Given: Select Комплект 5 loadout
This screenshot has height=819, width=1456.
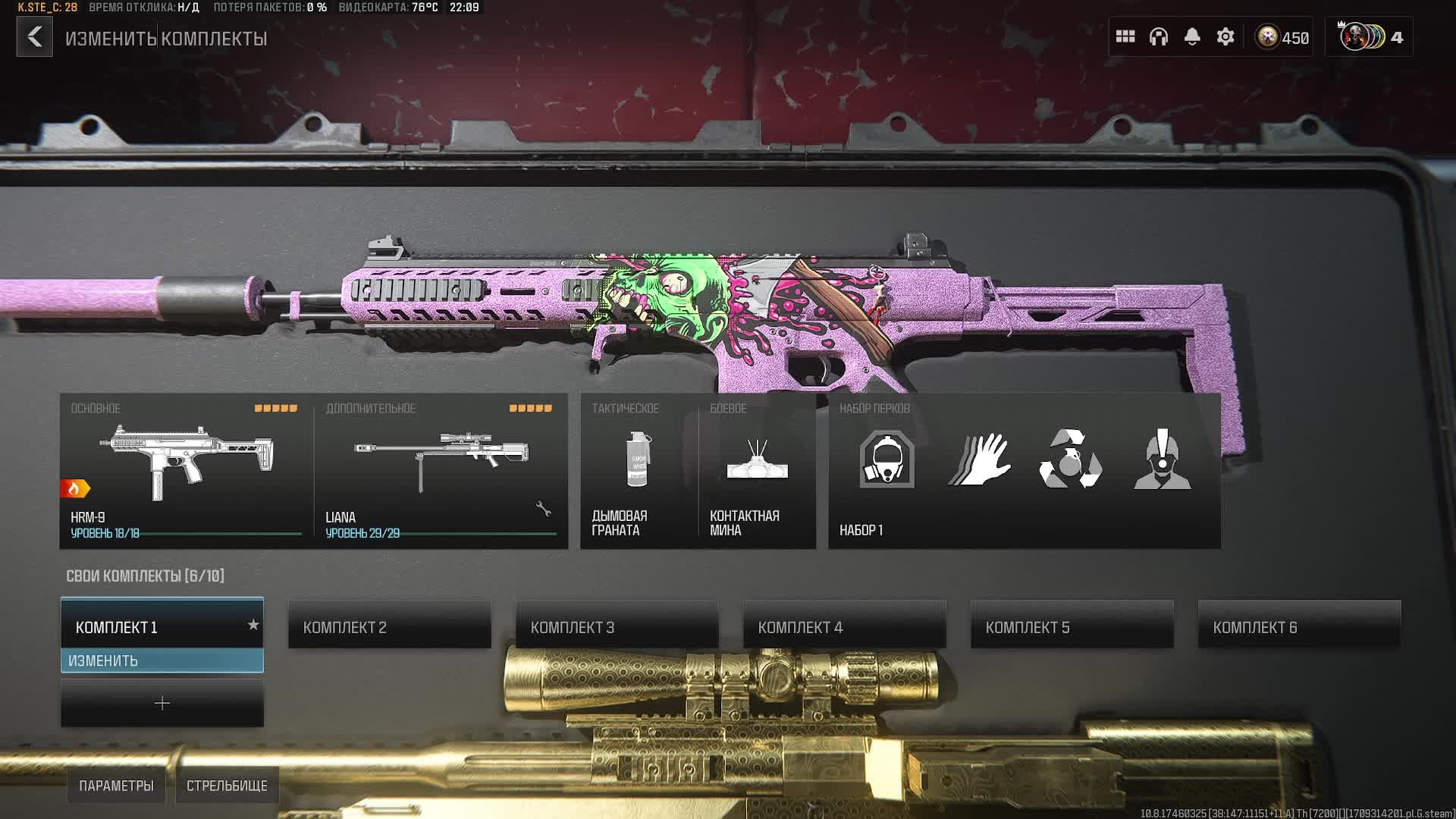Looking at the screenshot, I should [1072, 625].
